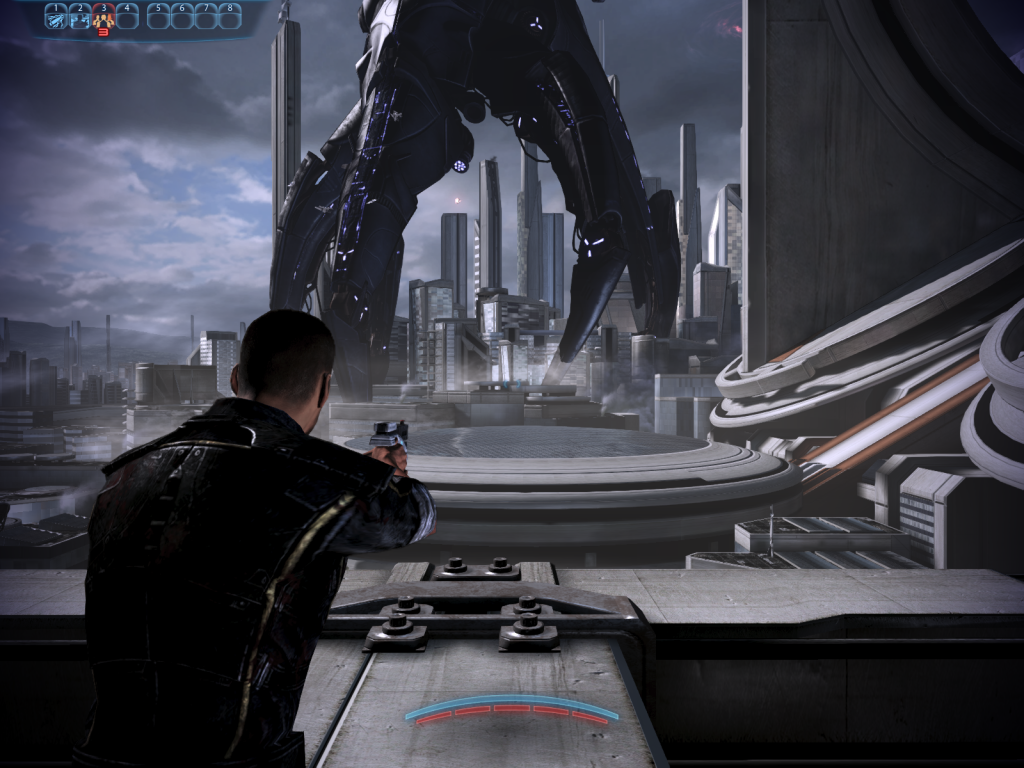
Task: Choose empty quick slot 6
Action: point(183,17)
